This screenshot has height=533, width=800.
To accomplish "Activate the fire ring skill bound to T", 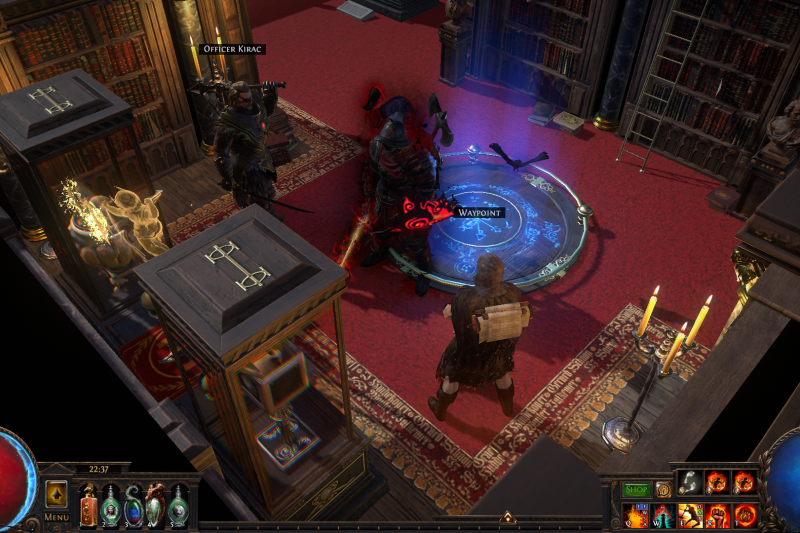I will click(744, 515).
